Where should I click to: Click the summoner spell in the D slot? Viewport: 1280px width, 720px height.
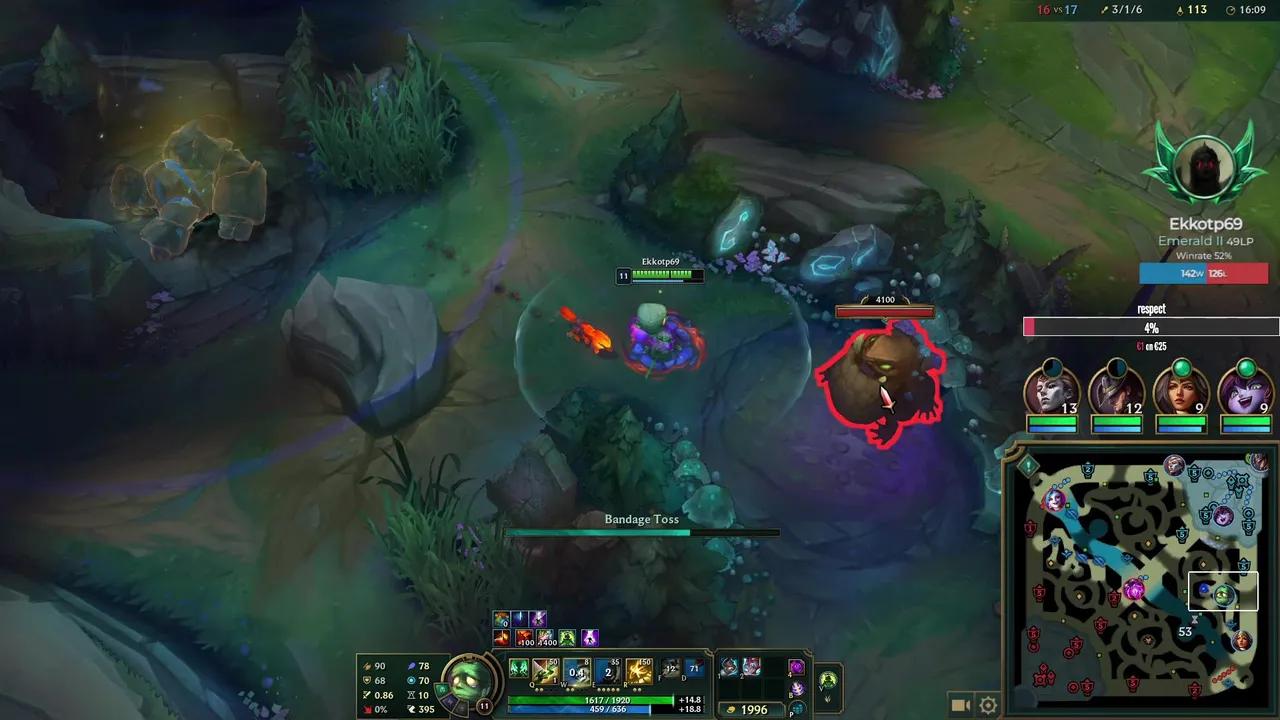(692, 669)
